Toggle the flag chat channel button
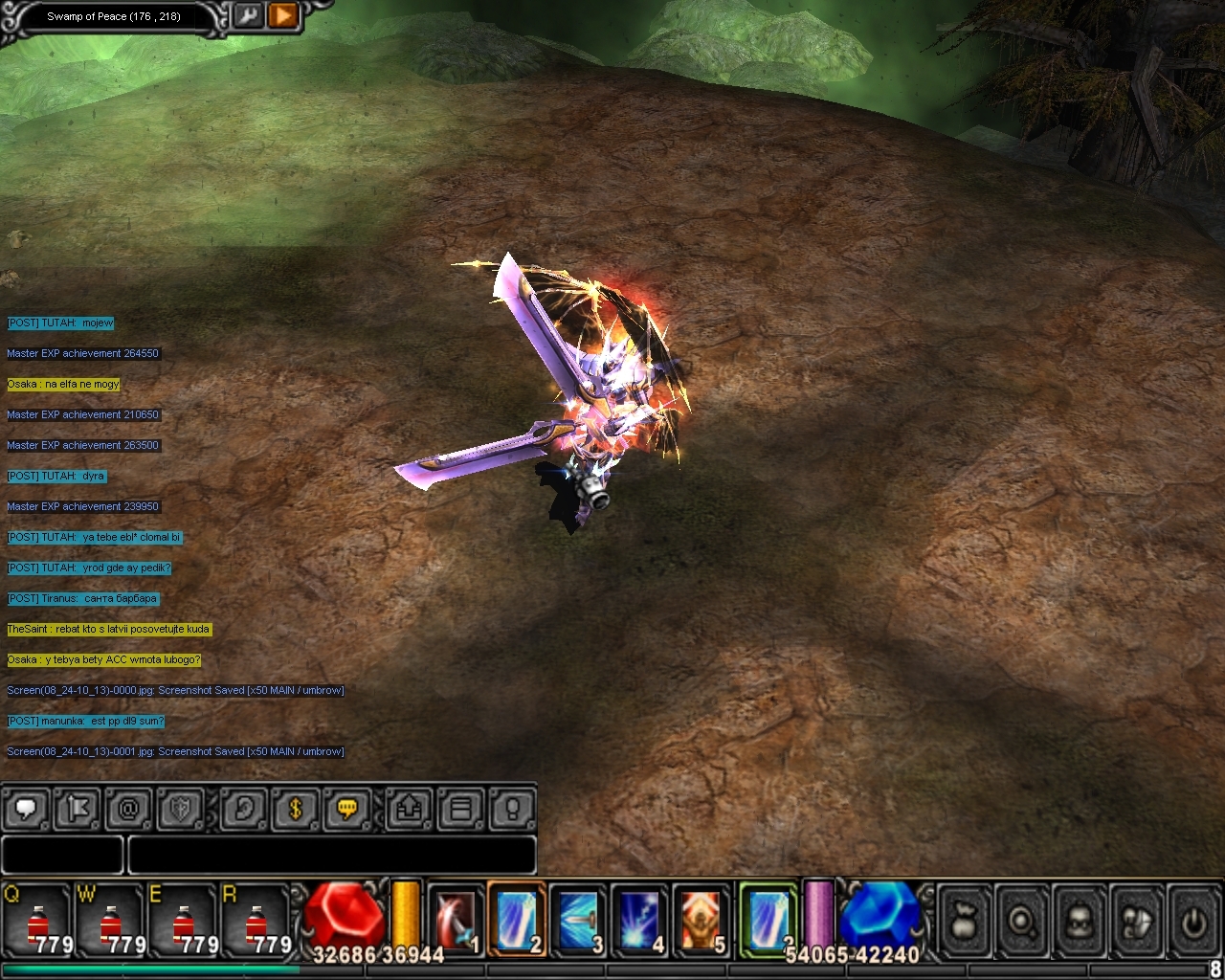Viewport: 1225px width, 980px height. (78, 810)
